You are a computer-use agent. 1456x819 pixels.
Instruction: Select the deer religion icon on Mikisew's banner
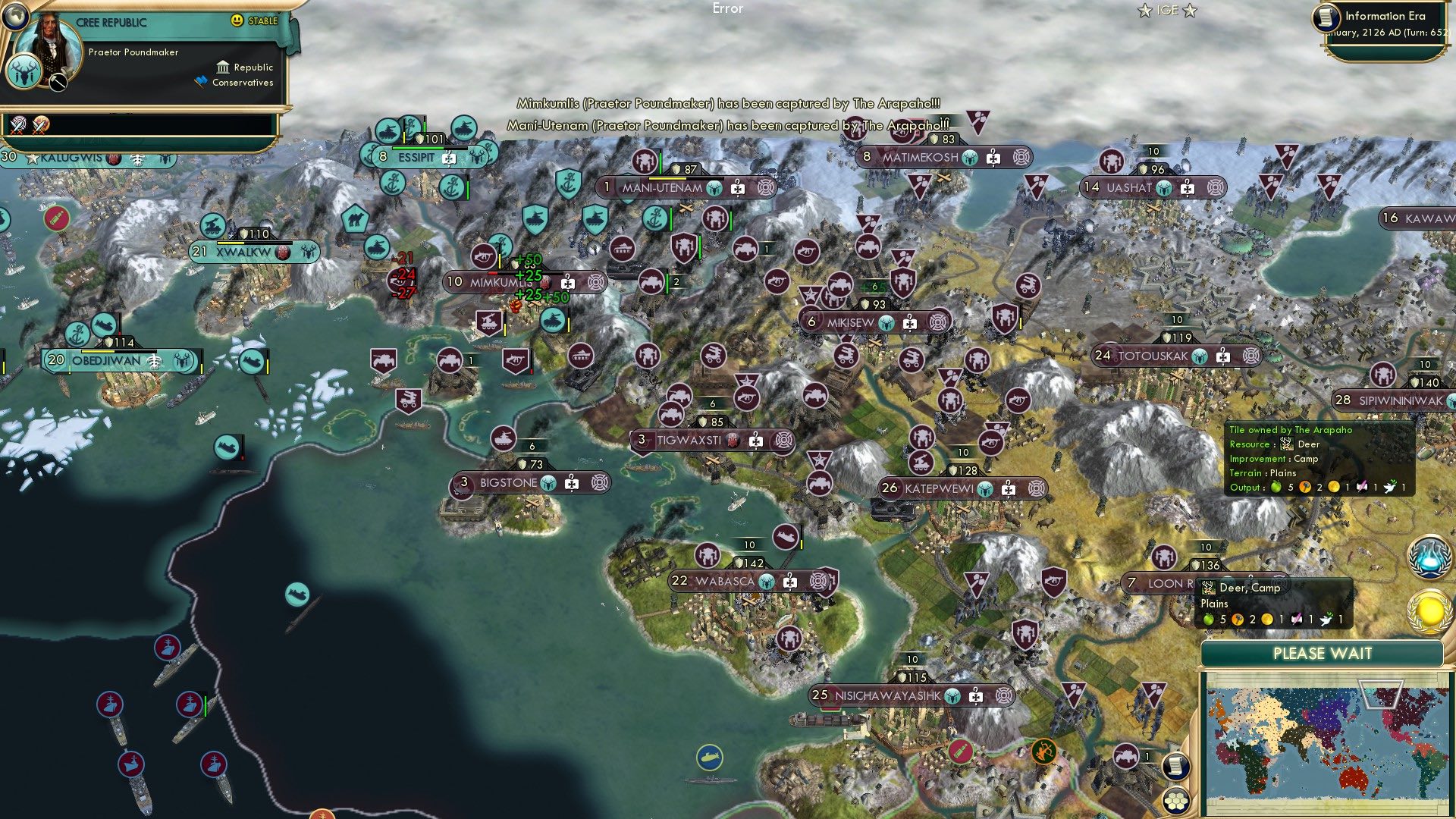(886, 322)
